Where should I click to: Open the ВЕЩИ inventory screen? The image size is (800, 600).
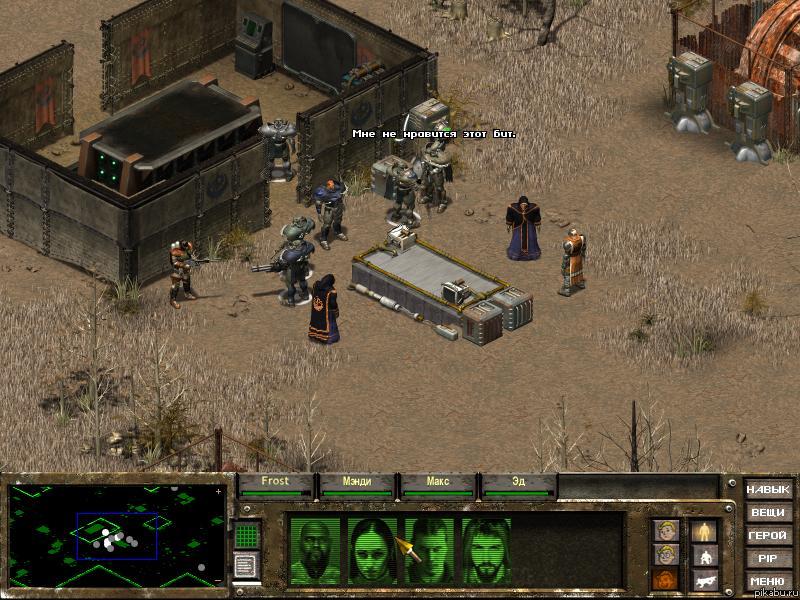(767, 513)
